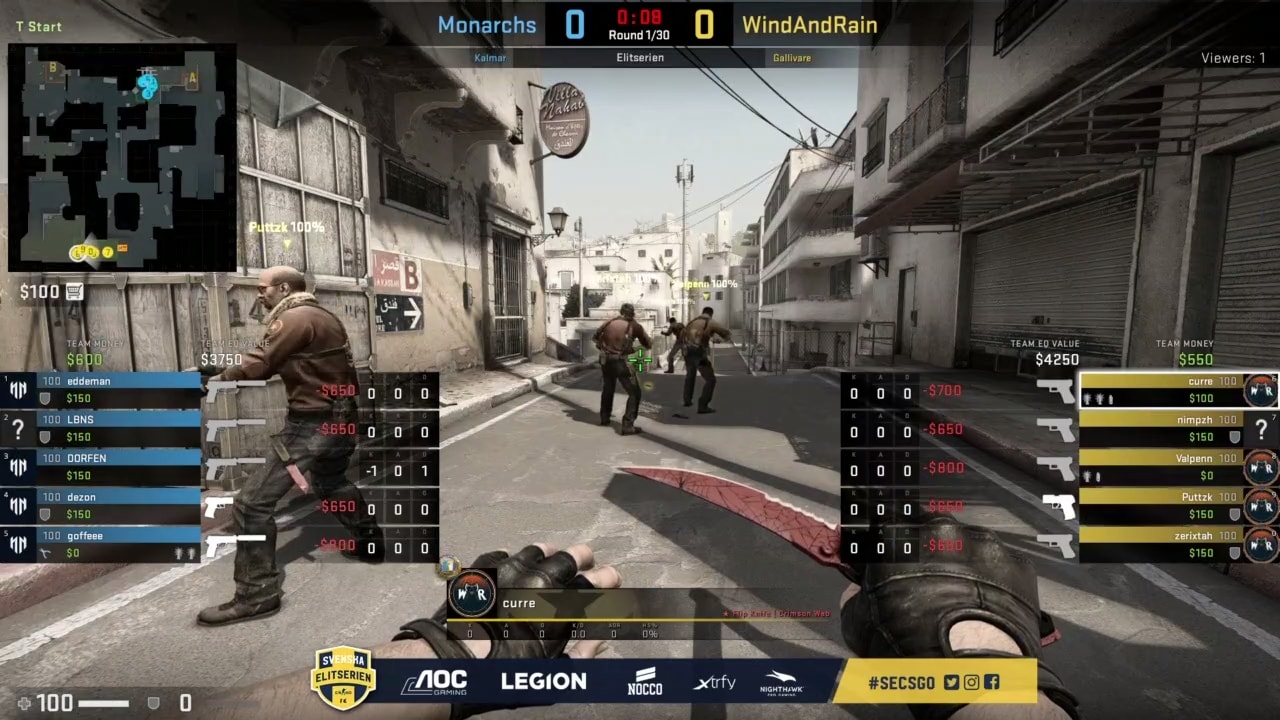Screen dimensions: 1280x720
Task: Choose nimpzh in the WindAndRain roster
Action: [x=1160, y=428]
